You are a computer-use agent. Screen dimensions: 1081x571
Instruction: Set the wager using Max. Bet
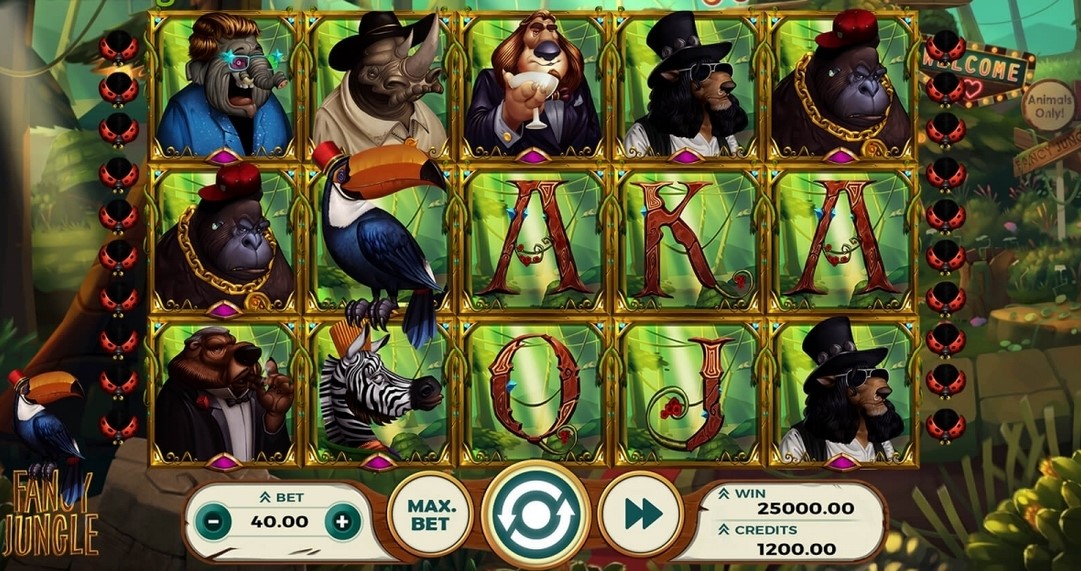point(430,514)
